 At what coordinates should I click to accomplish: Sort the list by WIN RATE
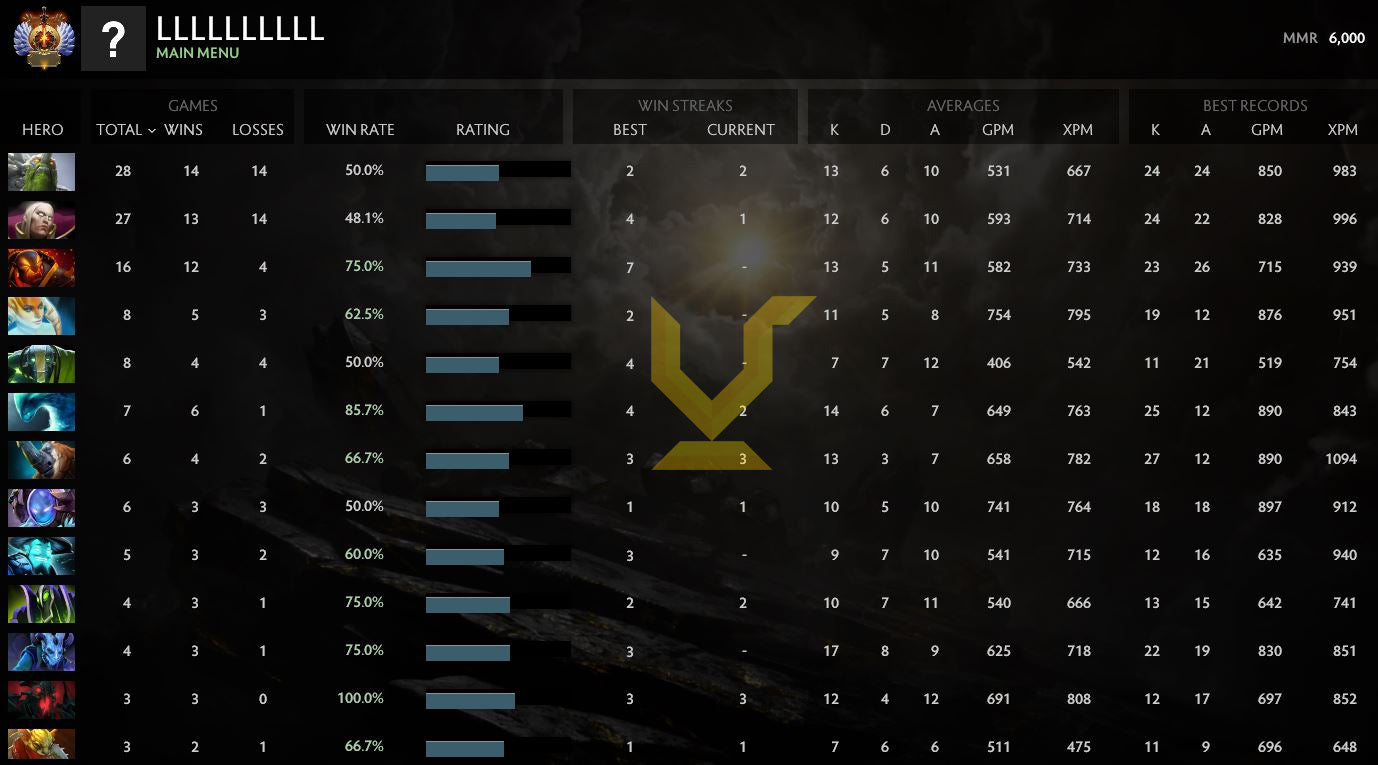click(x=360, y=130)
